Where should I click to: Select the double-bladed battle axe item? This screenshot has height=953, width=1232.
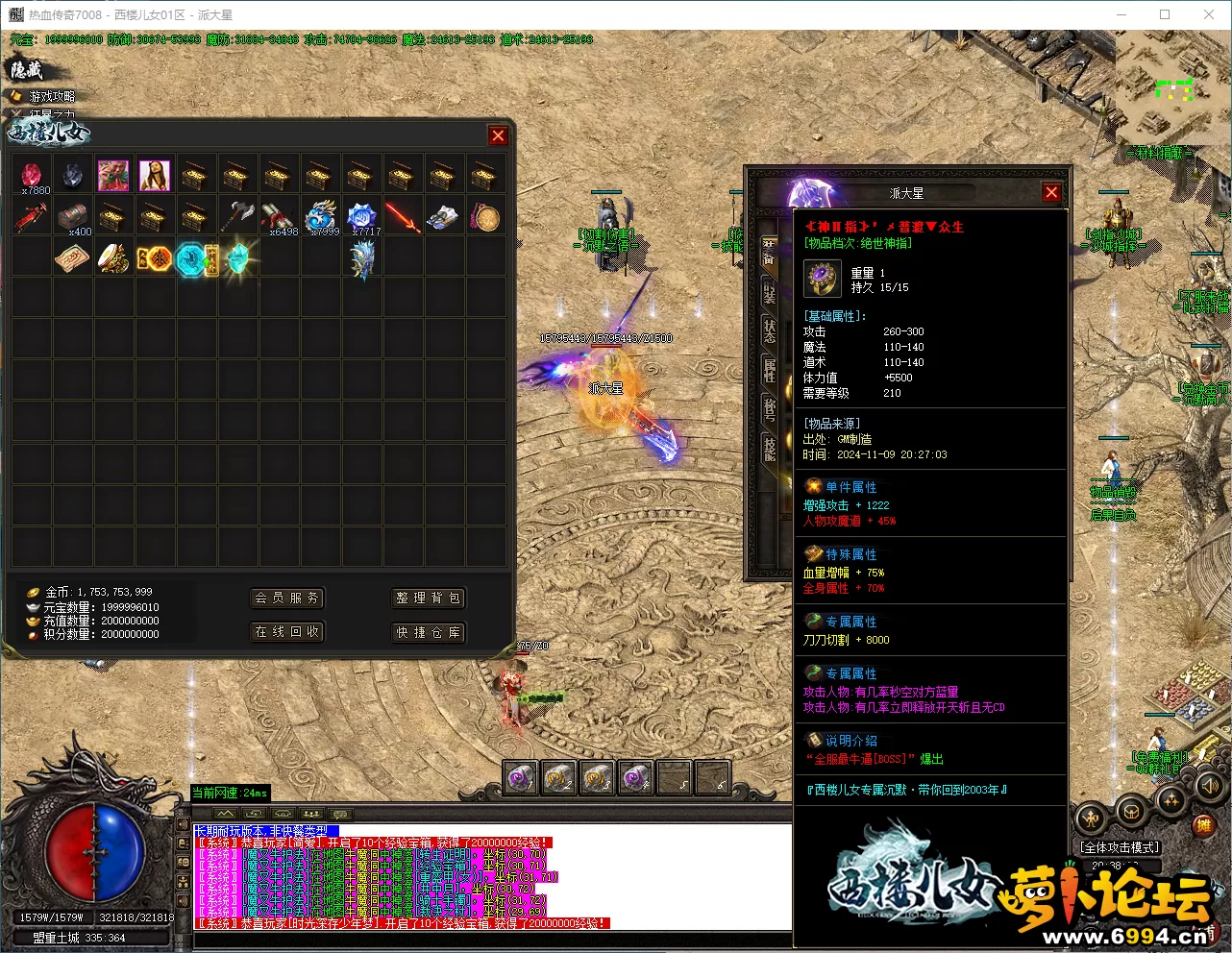click(x=236, y=216)
